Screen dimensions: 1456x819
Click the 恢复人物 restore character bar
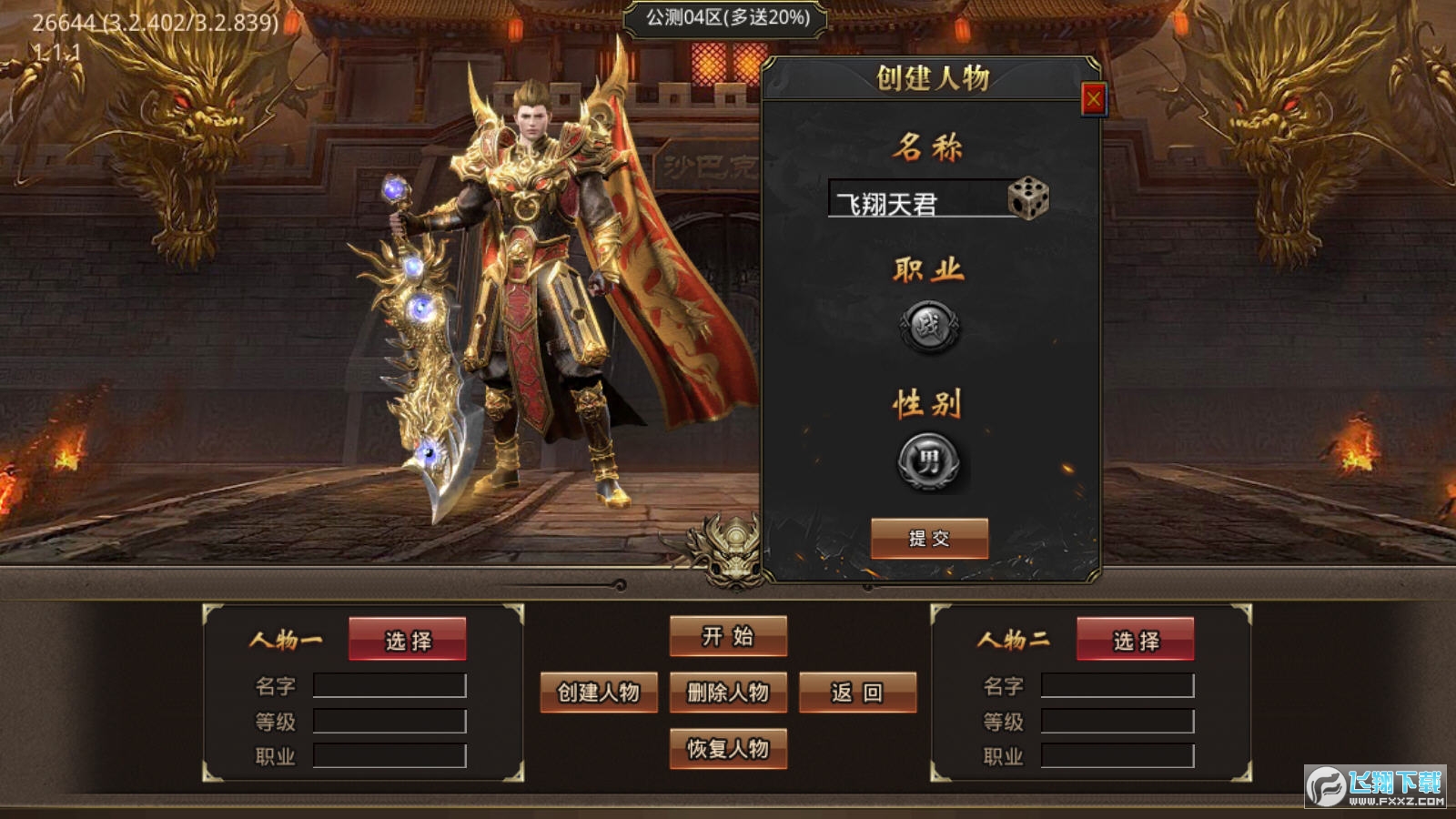728,751
